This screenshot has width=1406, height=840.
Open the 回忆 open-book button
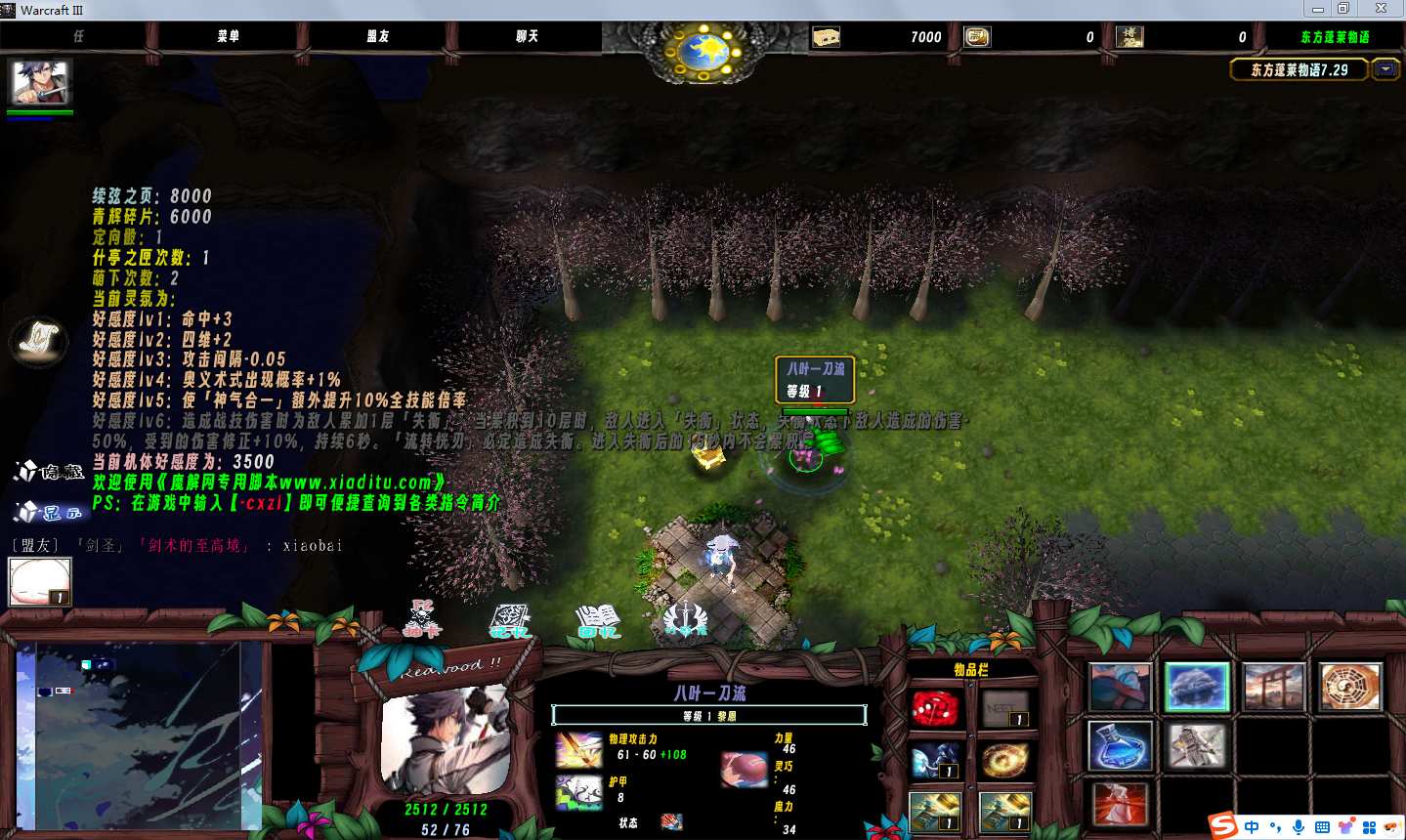coord(598,621)
